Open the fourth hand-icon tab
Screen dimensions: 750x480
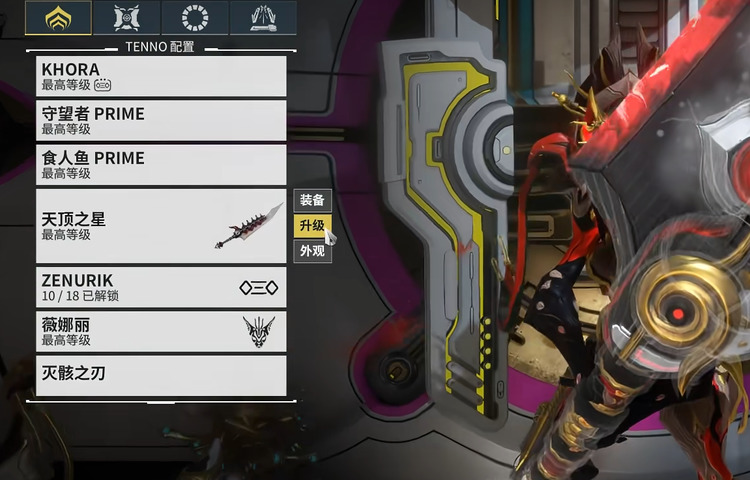coord(263,18)
